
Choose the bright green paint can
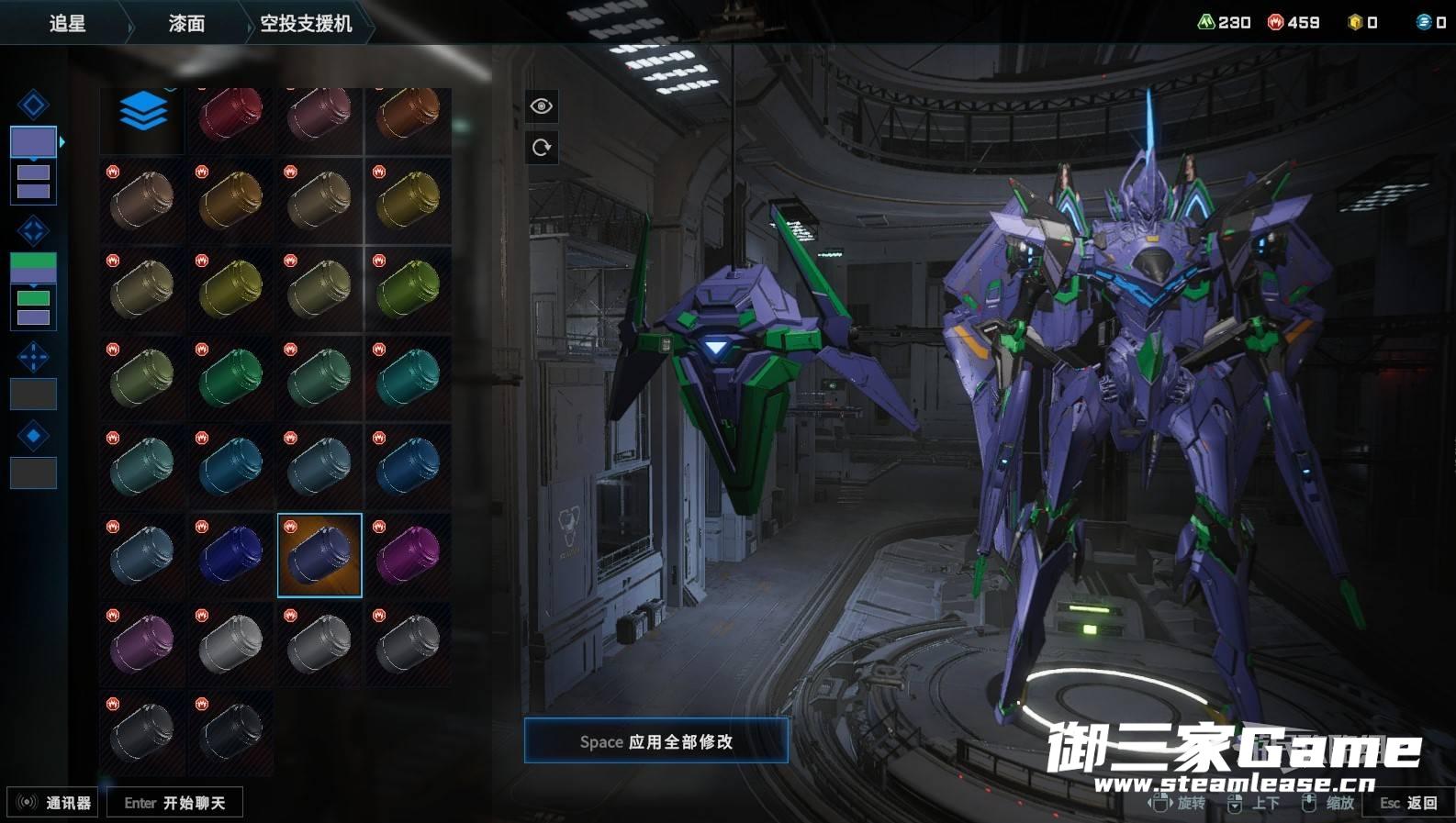point(230,377)
